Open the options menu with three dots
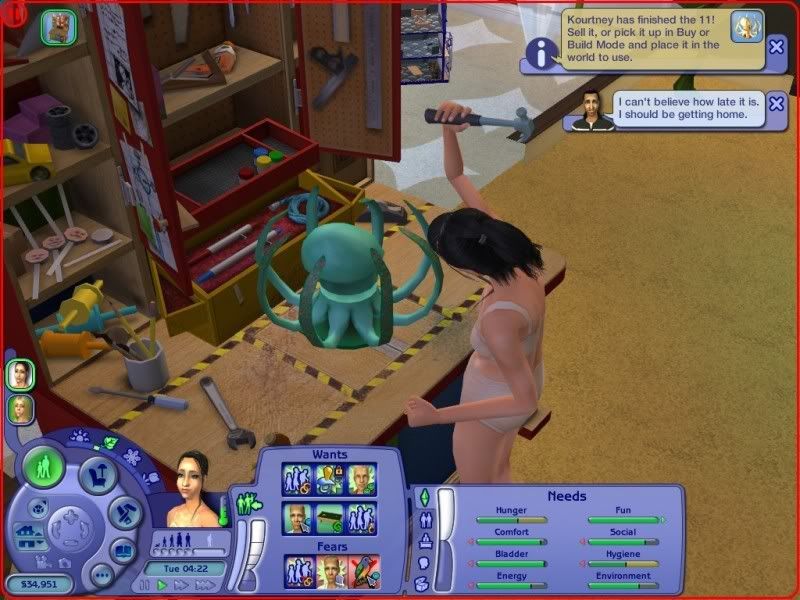800x600 pixels. tap(101, 576)
